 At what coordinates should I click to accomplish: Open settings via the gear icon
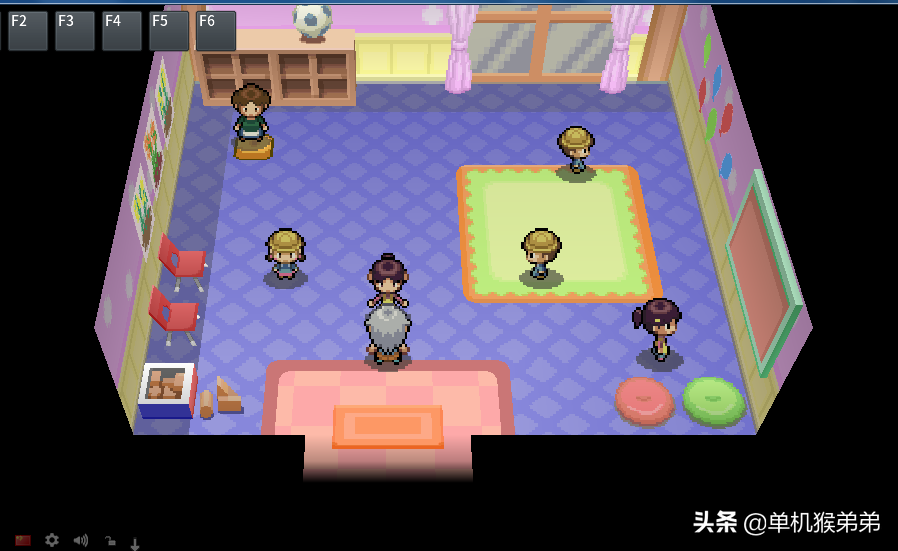[52, 540]
